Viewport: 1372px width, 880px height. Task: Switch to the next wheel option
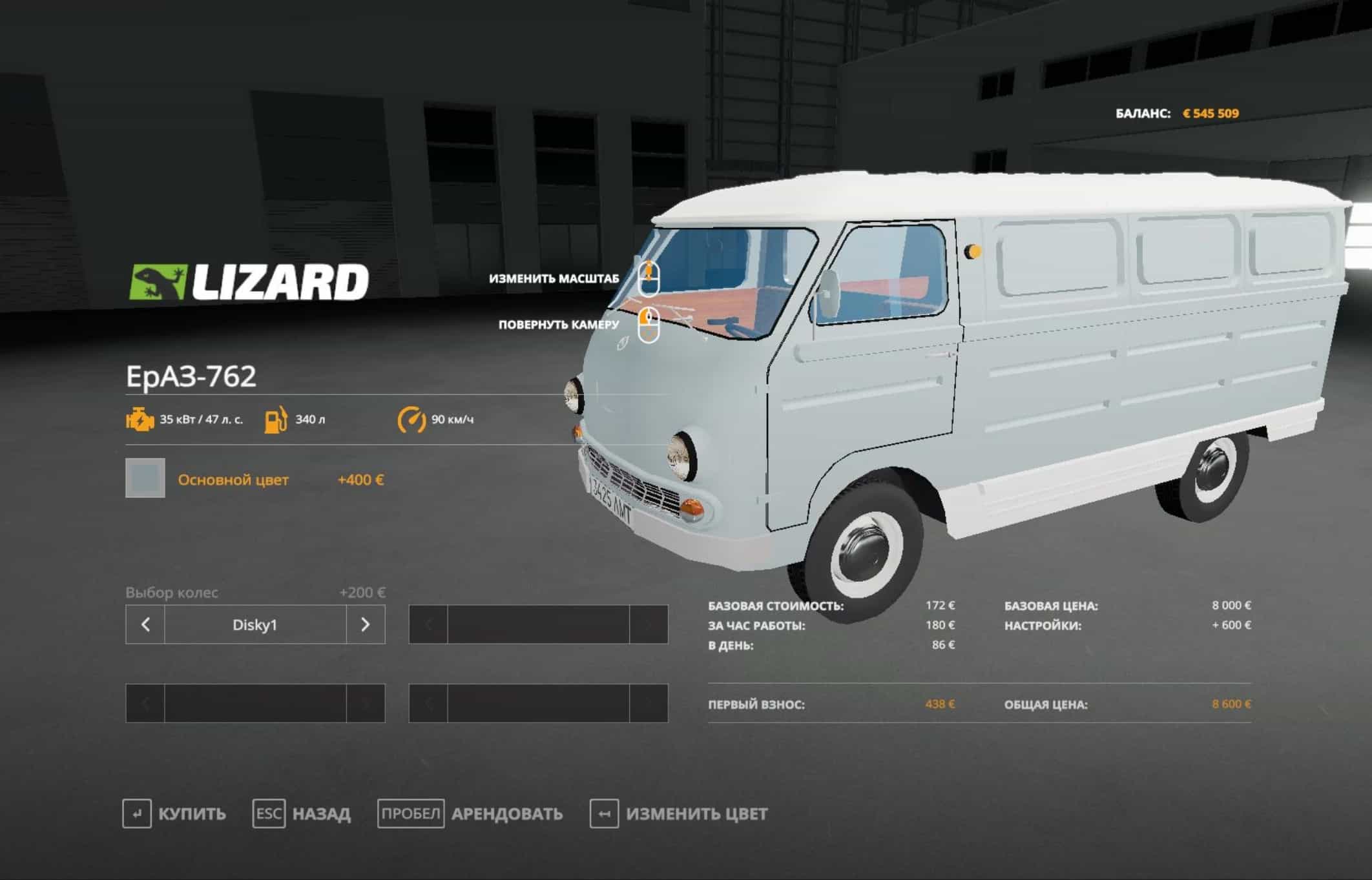[365, 624]
